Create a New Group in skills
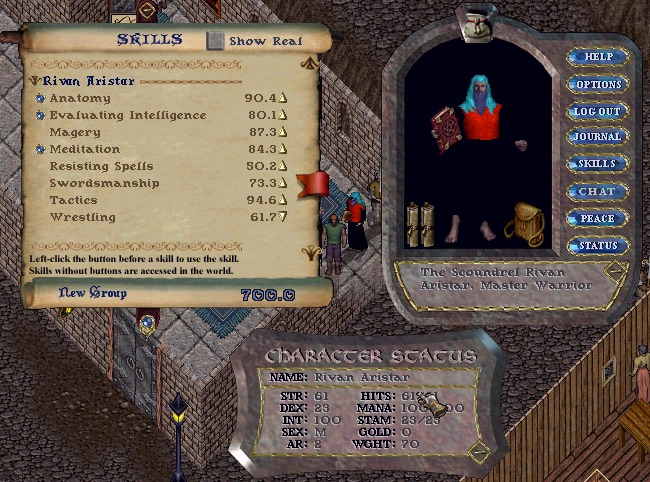650x482 pixels. [92, 293]
